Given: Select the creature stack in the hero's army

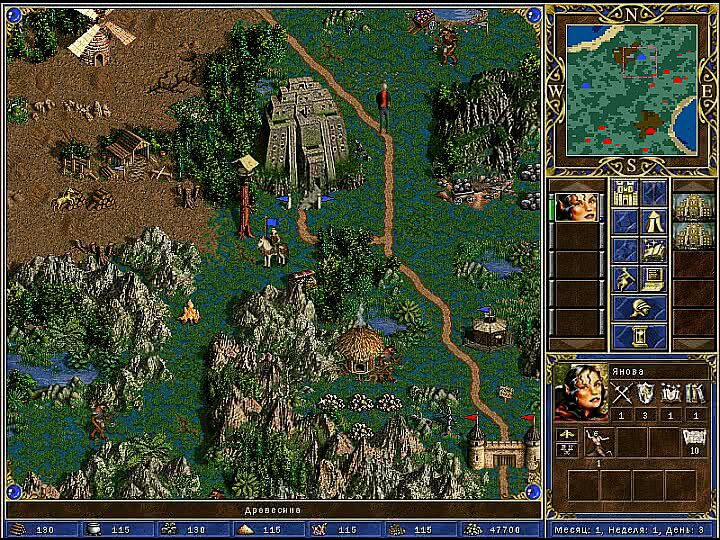Looking at the screenshot, I should point(599,441).
